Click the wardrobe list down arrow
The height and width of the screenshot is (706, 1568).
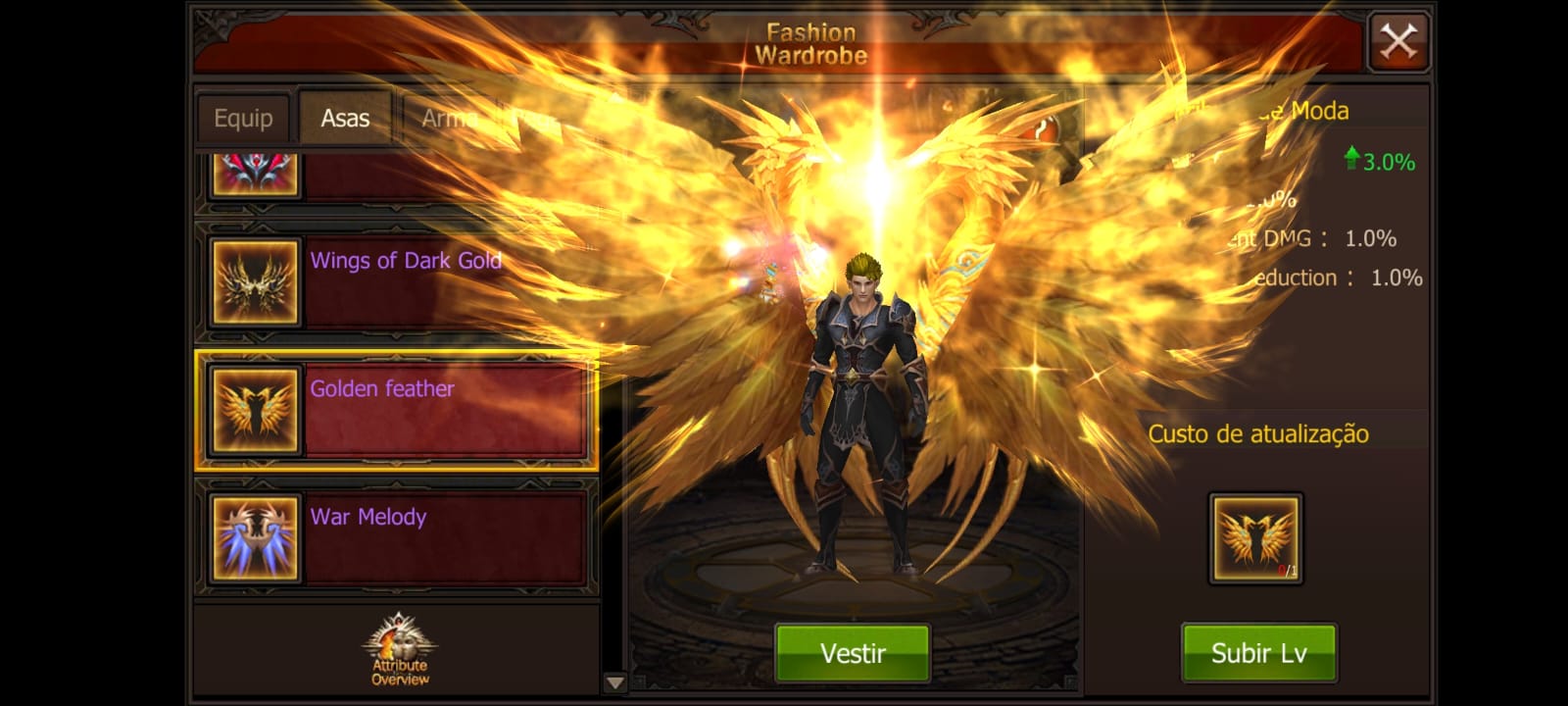coord(614,682)
